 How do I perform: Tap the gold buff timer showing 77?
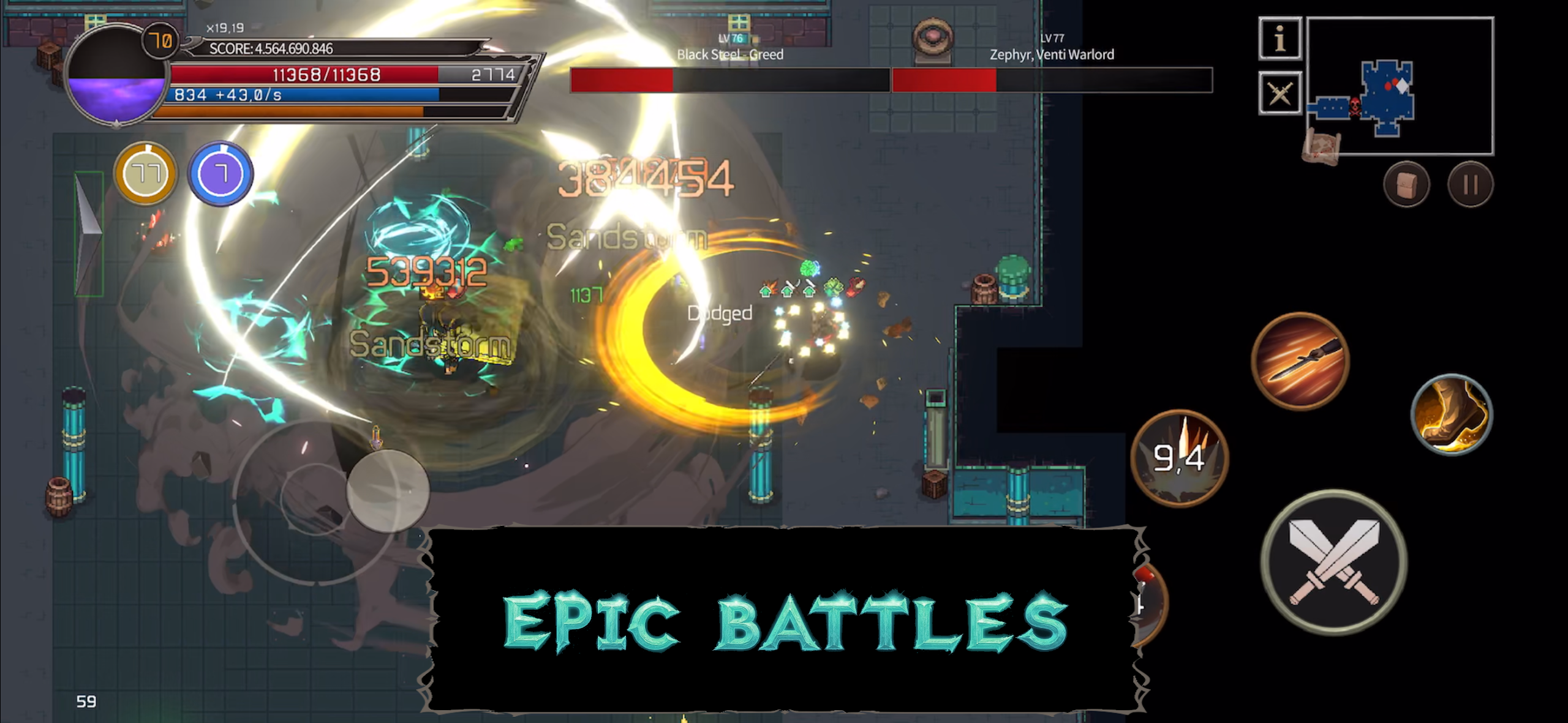pyautogui.click(x=145, y=174)
